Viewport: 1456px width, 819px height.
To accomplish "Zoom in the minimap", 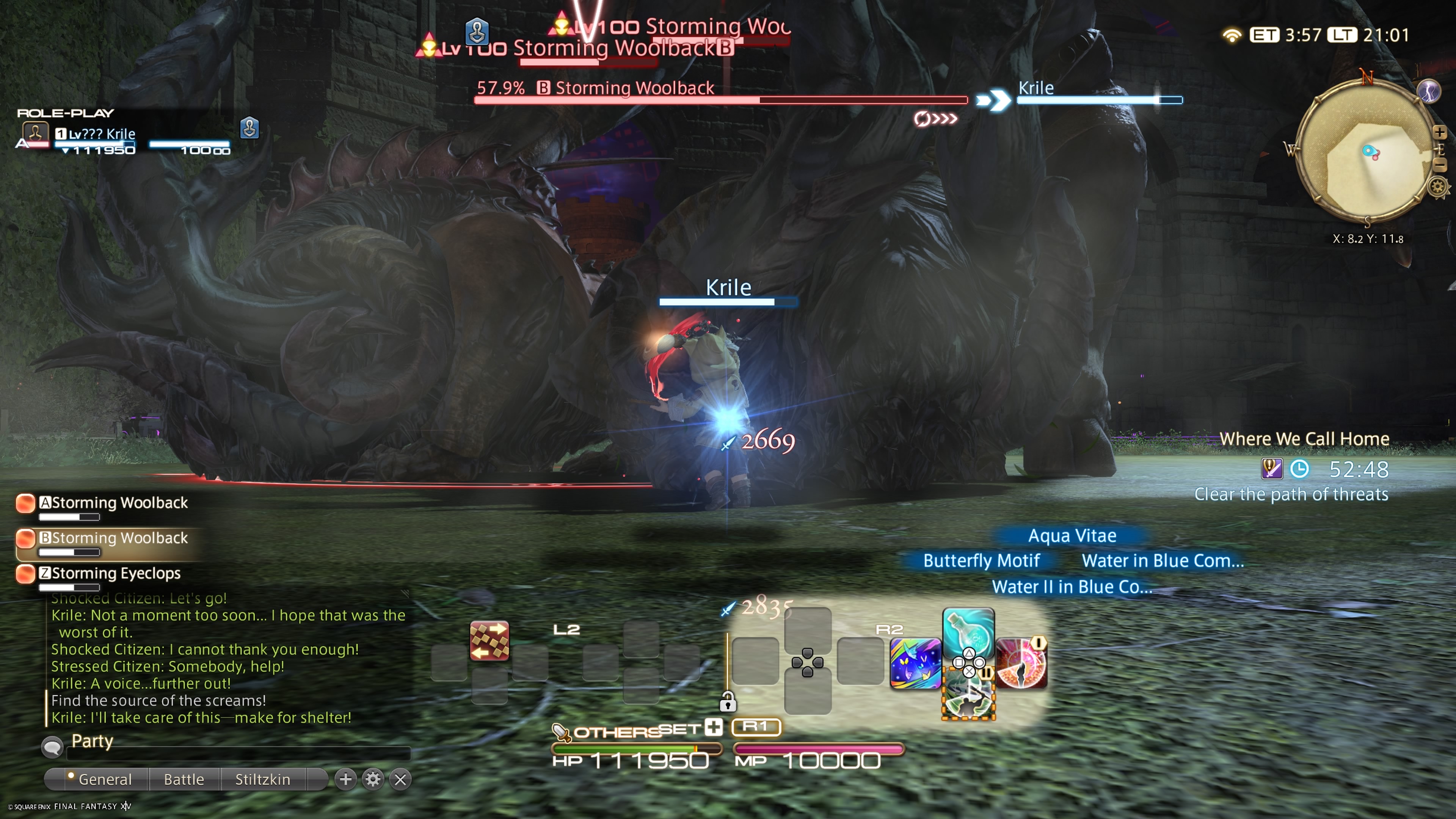I will tap(1440, 132).
